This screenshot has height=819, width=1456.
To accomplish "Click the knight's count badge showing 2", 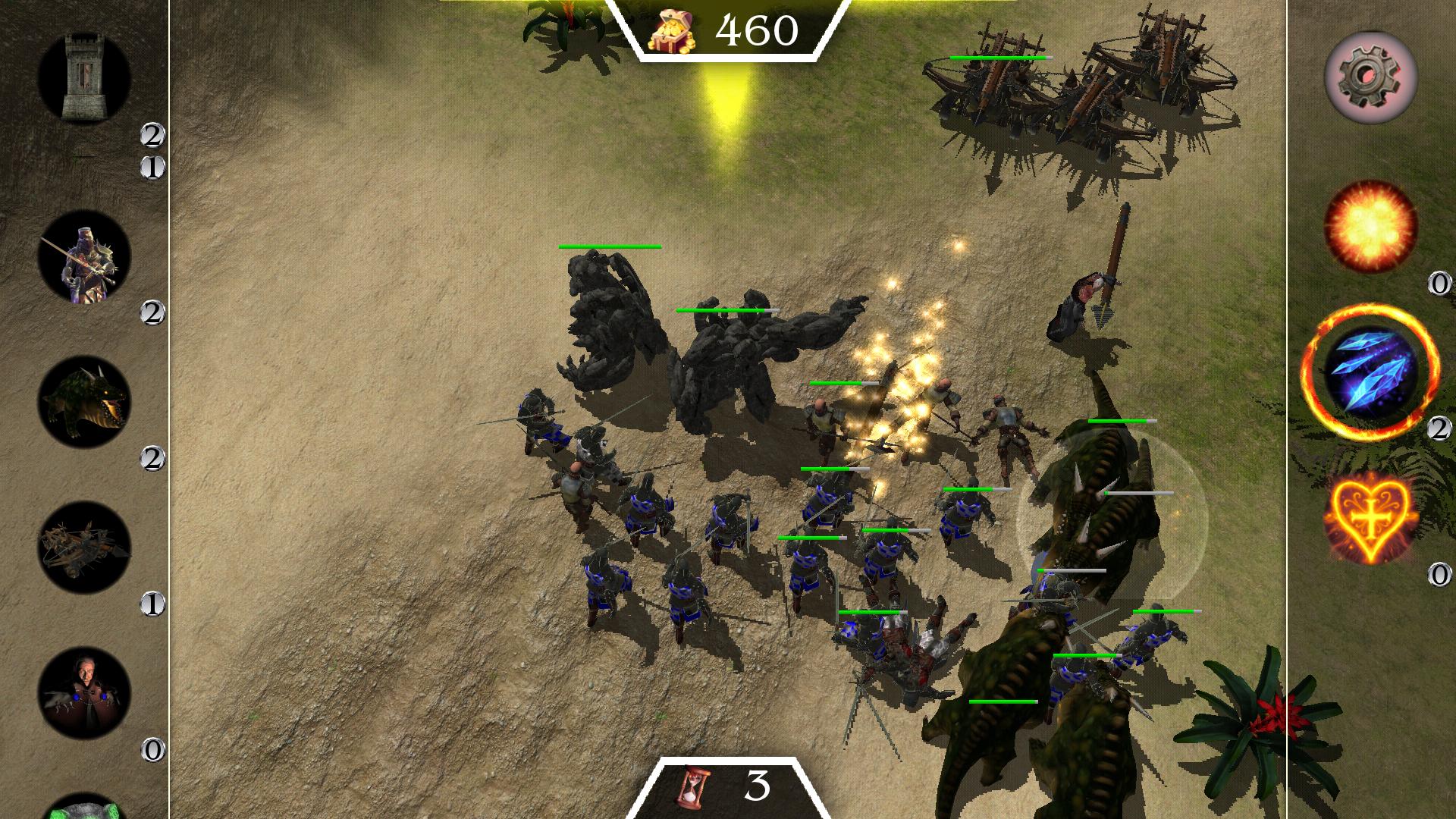I will point(155,311).
